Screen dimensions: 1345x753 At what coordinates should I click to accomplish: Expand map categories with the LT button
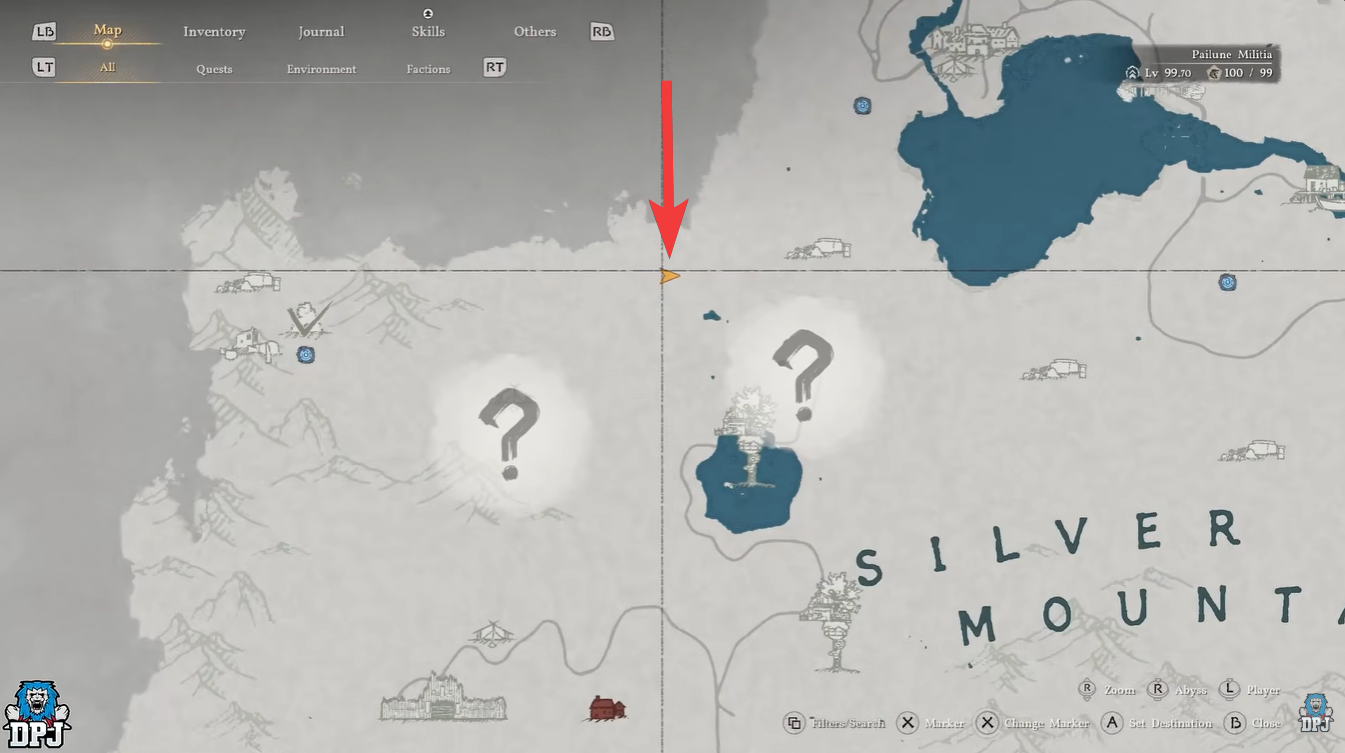pos(44,67)
